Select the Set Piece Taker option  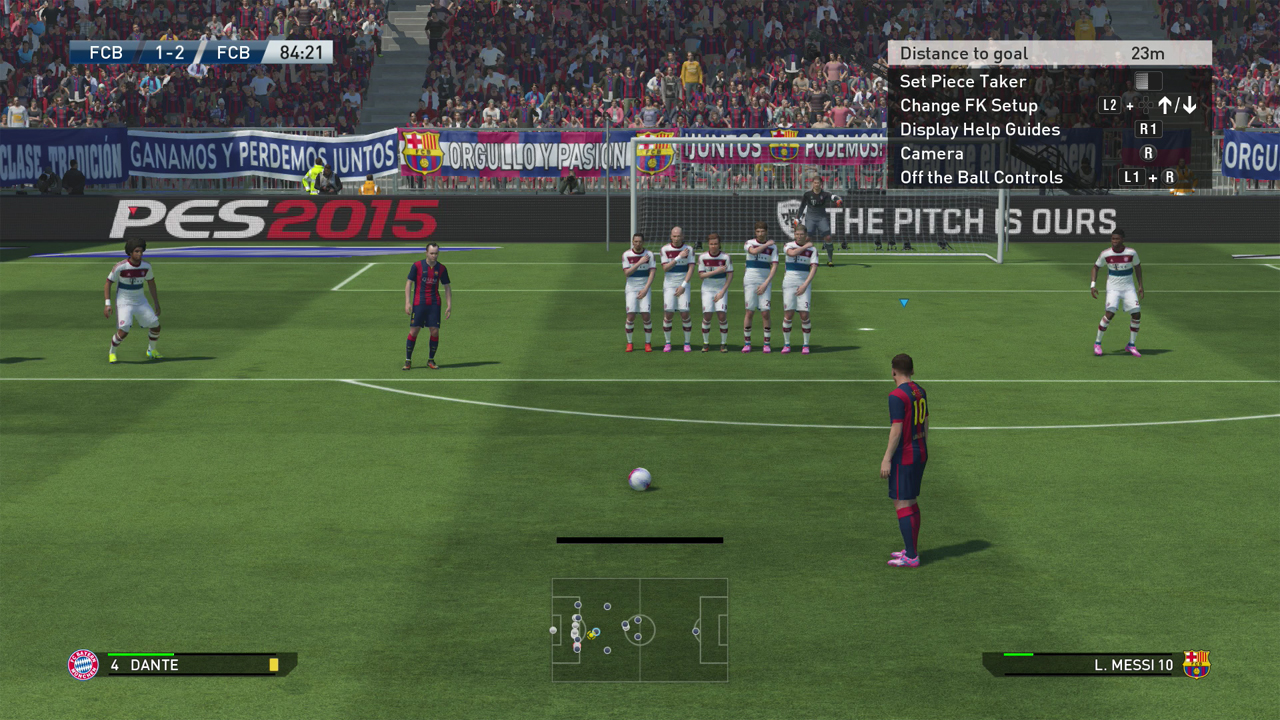click(963, 81)
